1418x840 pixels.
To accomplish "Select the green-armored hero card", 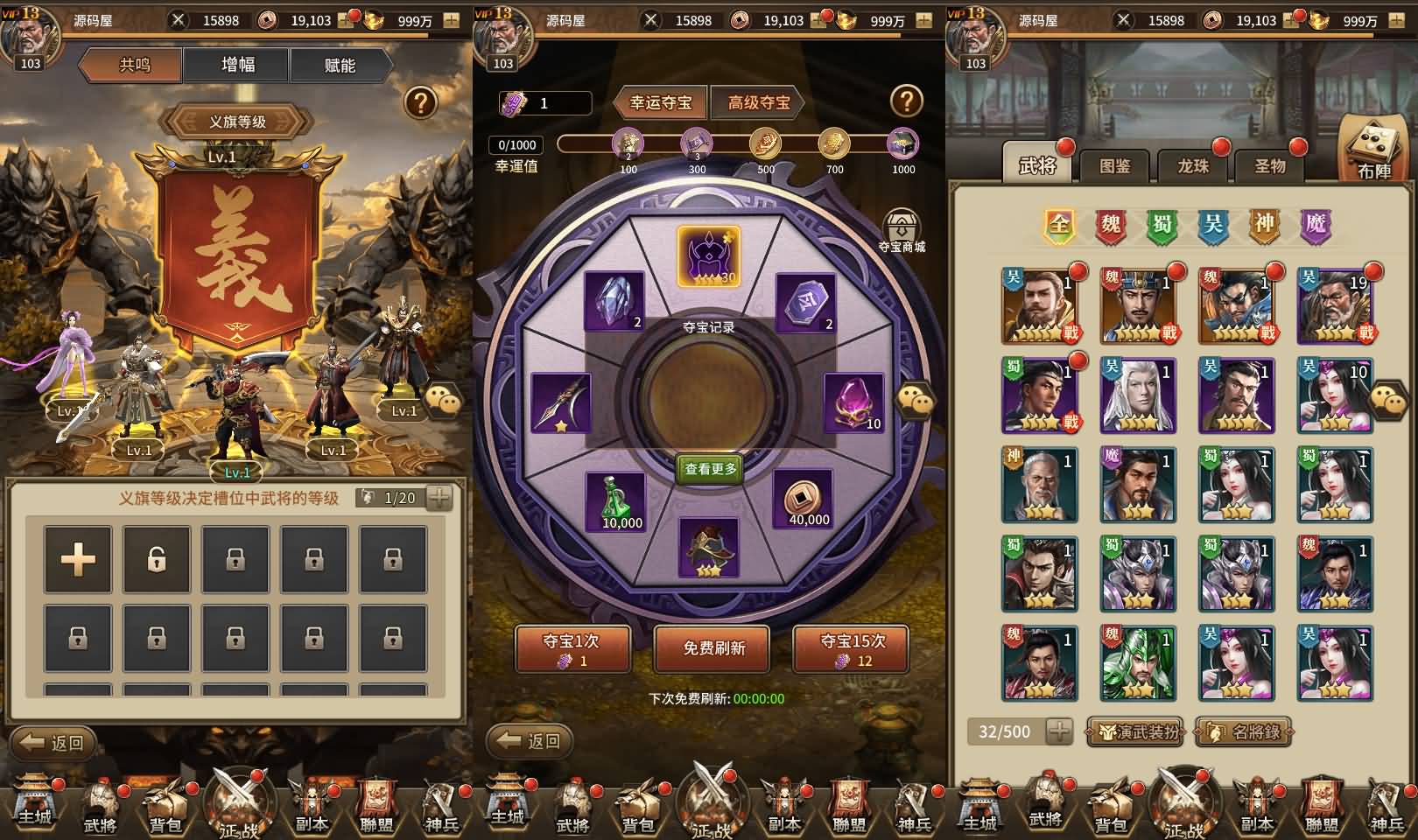I will [1138, 662].
